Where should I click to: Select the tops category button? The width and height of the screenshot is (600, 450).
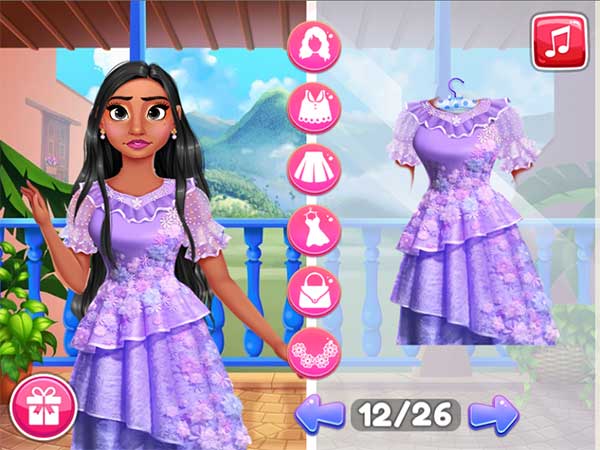coord(314,107)
